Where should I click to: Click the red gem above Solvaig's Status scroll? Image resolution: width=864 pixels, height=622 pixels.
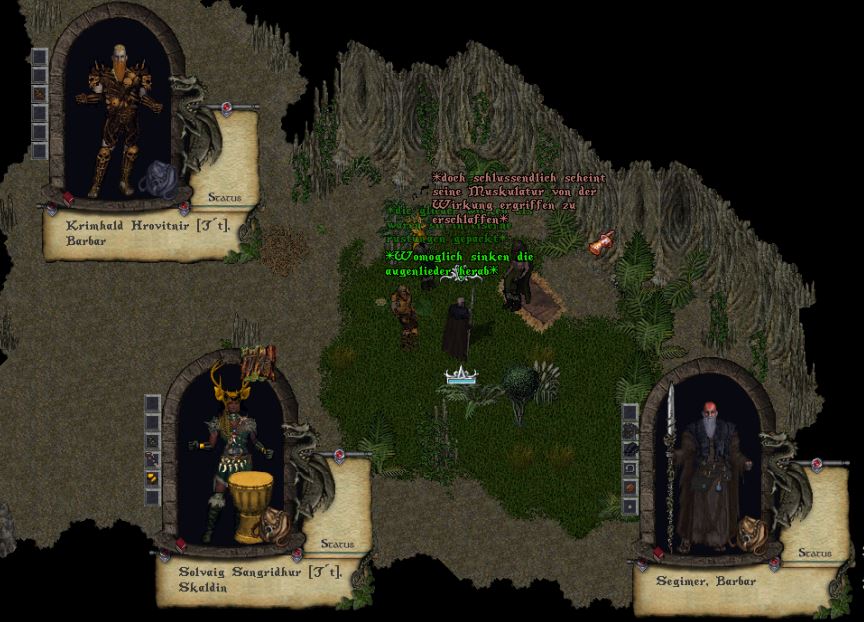[x=340, y=455]
